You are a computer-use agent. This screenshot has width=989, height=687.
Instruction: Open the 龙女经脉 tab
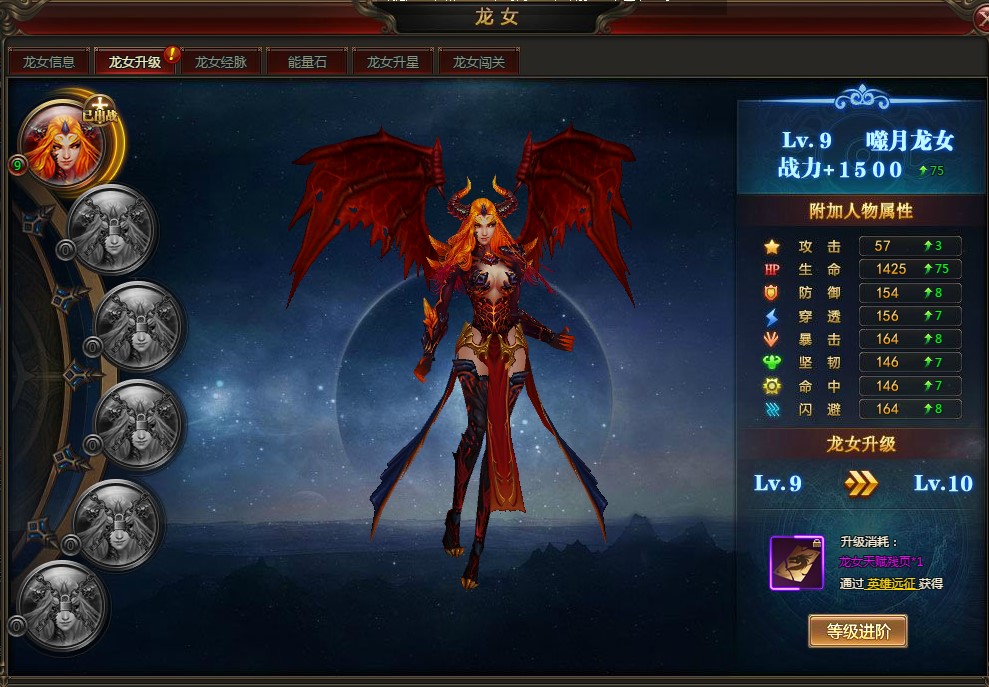pos(221,62)
